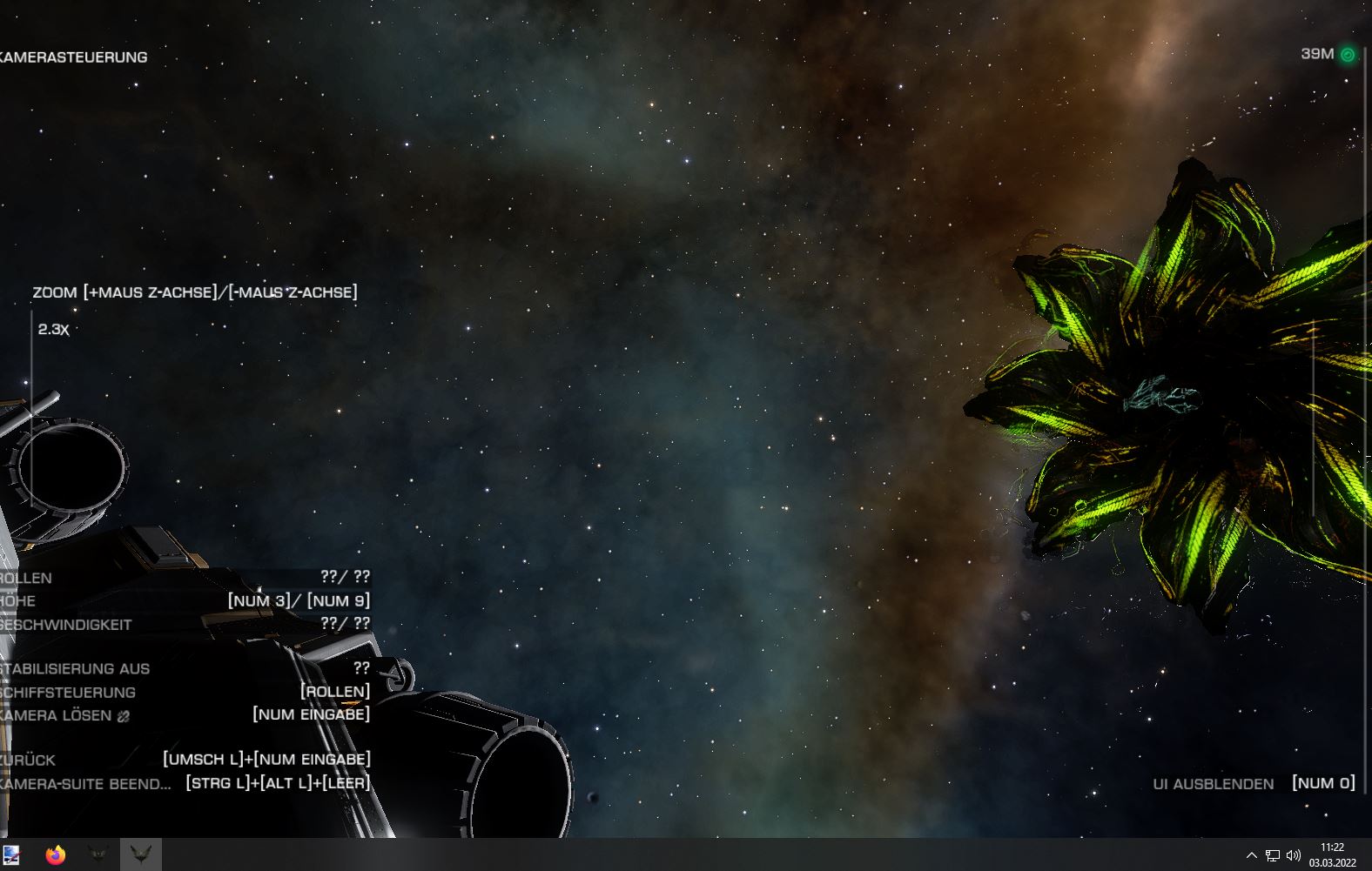The height and width of the screenshot is (871, 1372).
Task: Open Firefox from the taskbar
Action: pos(56,855)
